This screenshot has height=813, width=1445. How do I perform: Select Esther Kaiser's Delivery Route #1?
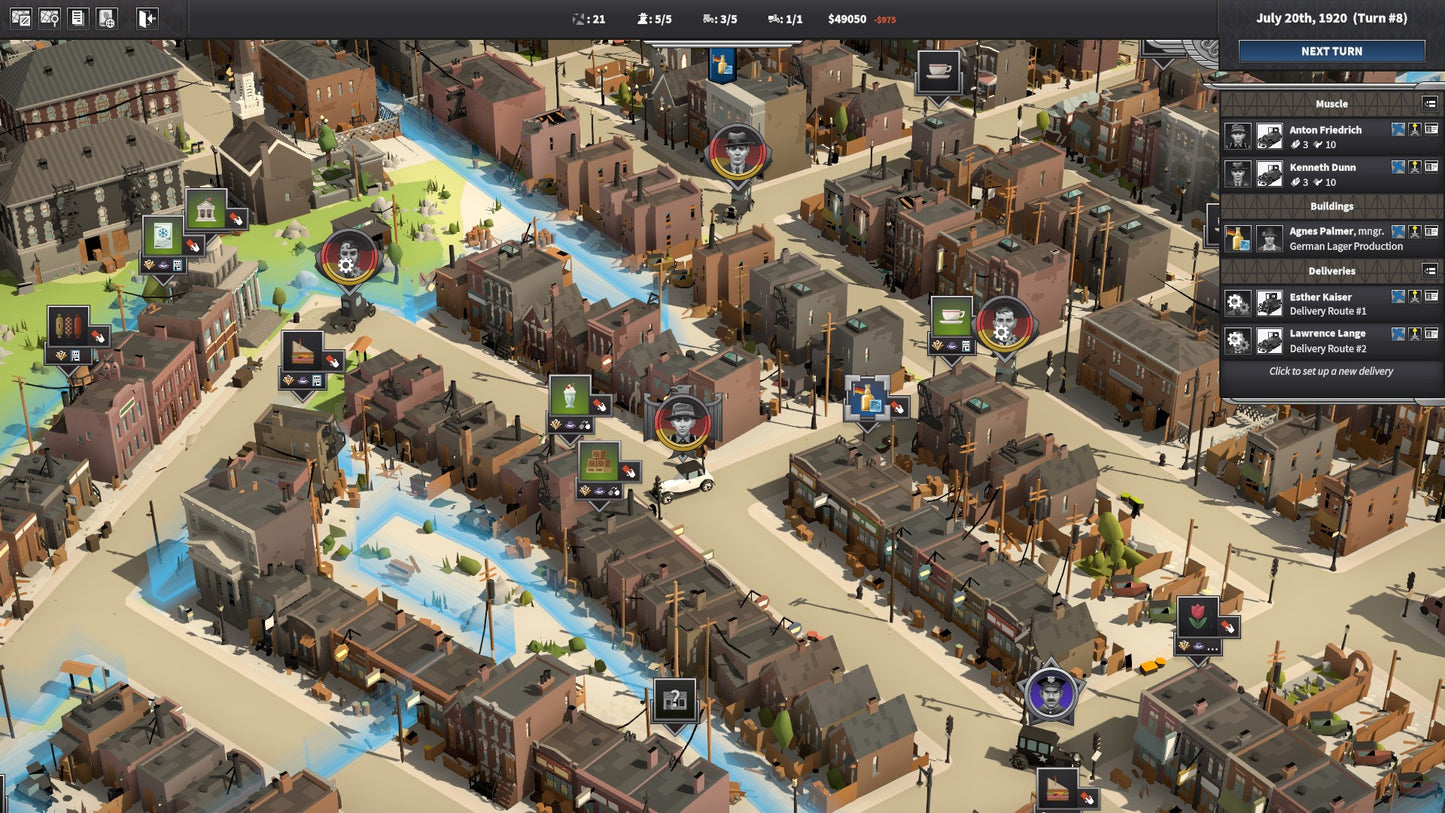[1320, 304]
